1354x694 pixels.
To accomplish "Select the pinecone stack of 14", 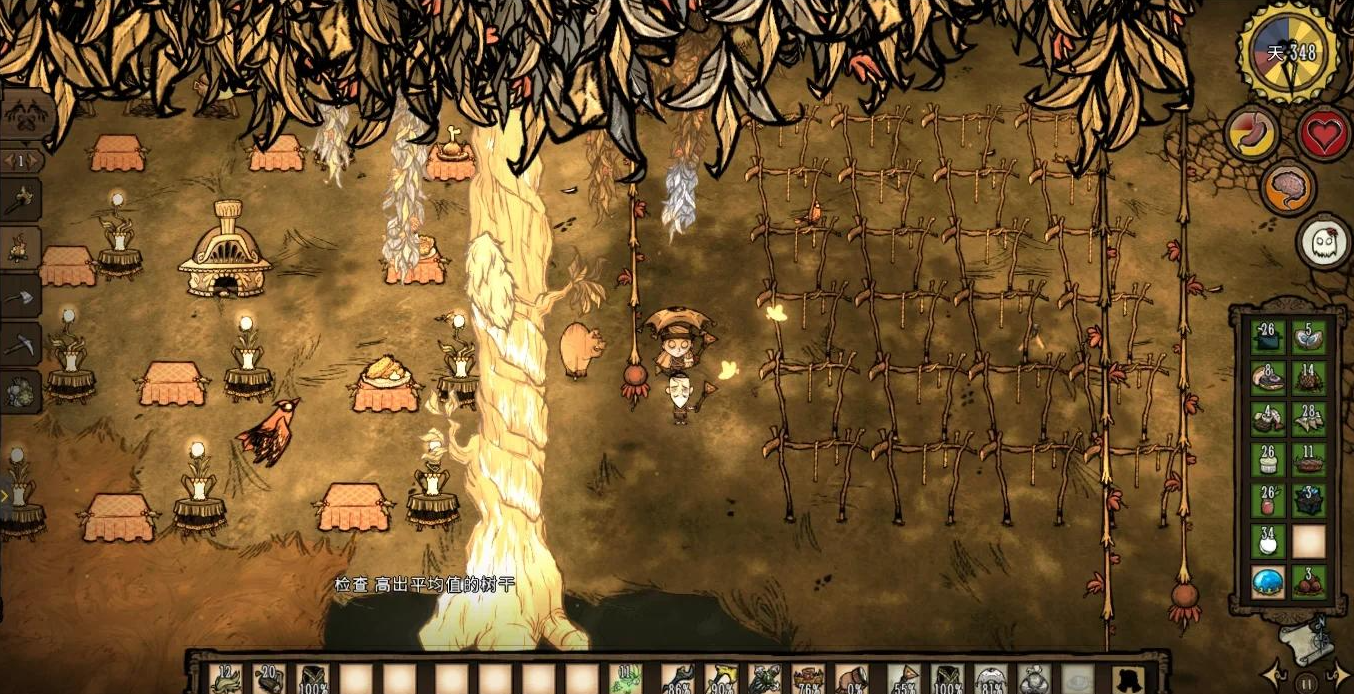I will click(x=1309, y=378).
